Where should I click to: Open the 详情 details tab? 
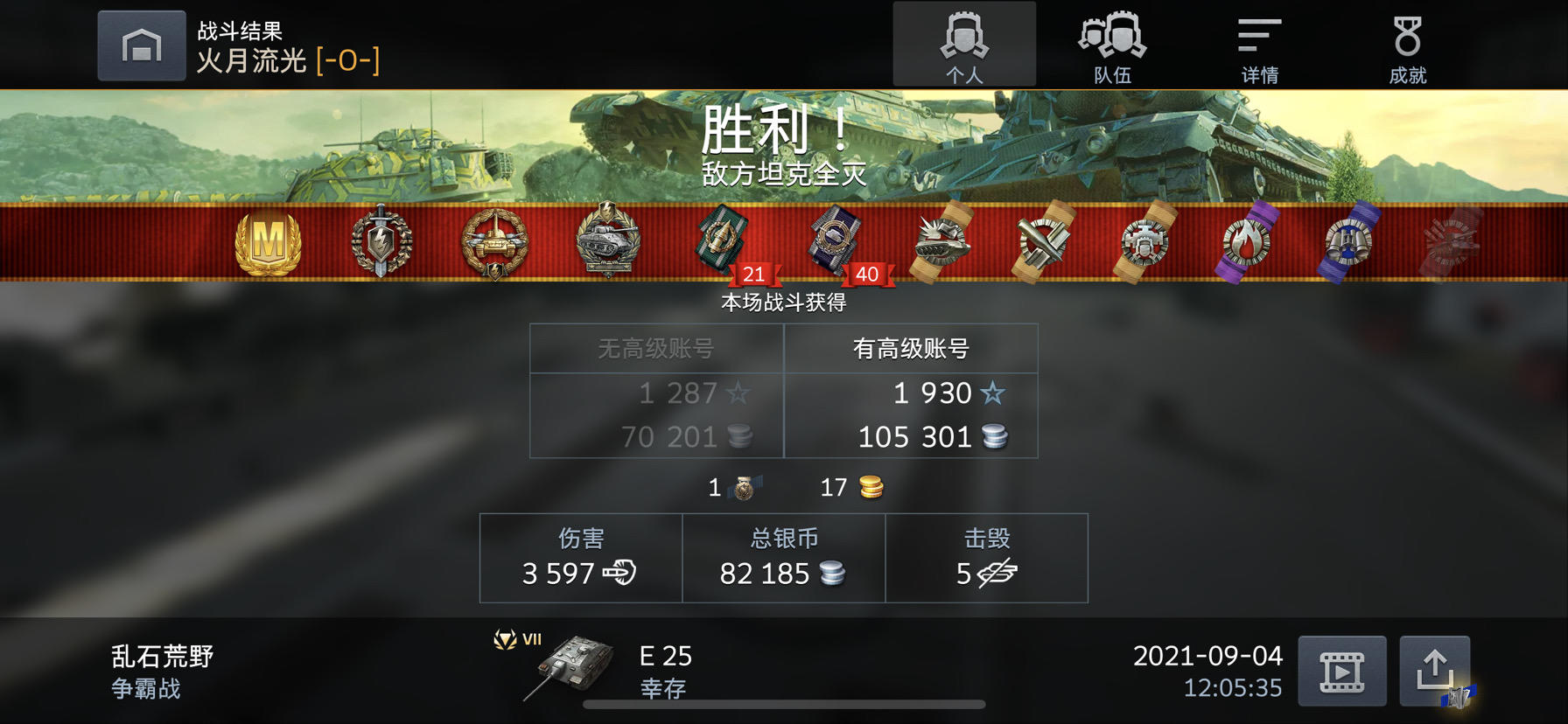point(1258,44)
